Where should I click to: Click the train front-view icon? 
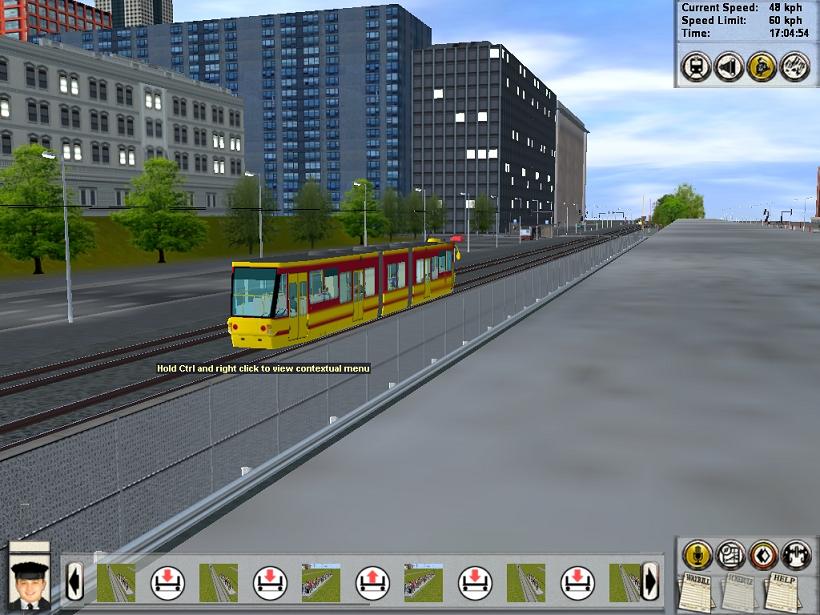coord(696,66)
